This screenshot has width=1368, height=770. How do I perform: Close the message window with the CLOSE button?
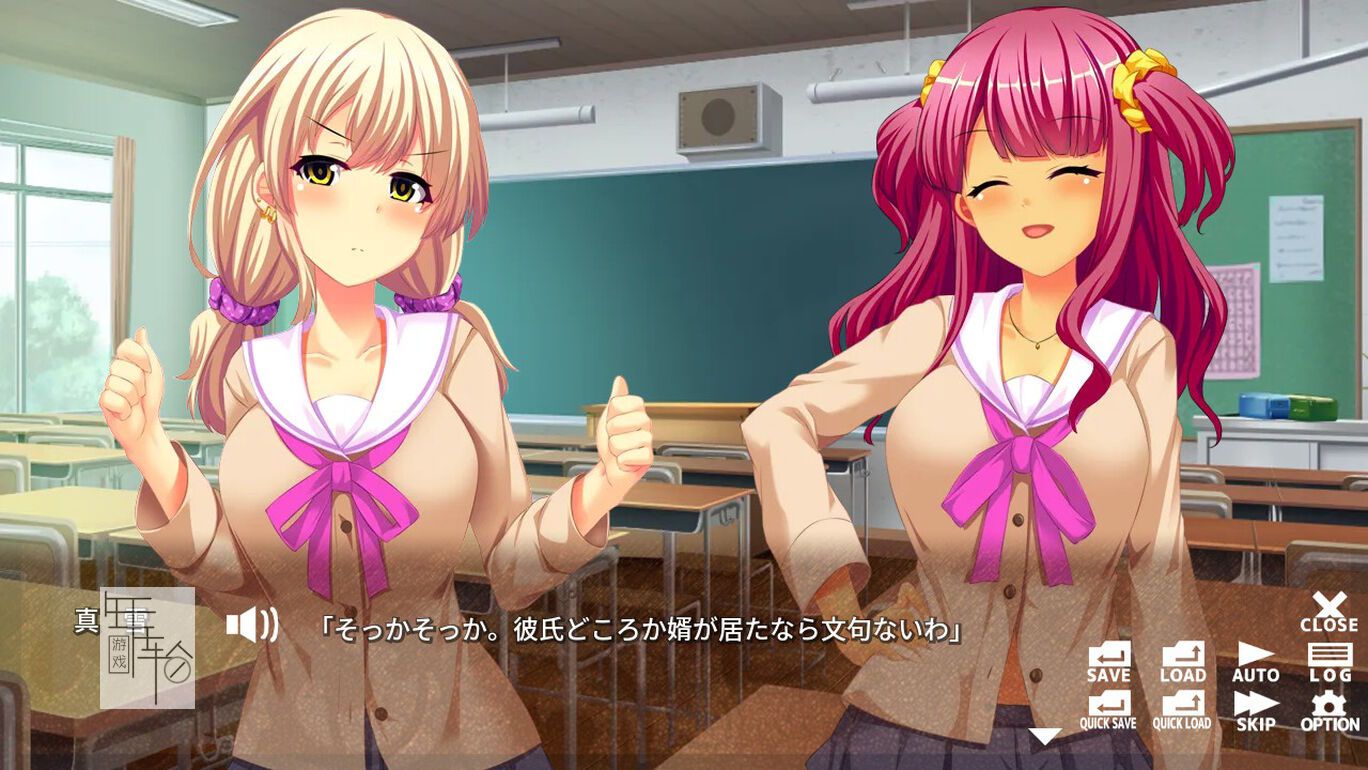(1328, 612)
